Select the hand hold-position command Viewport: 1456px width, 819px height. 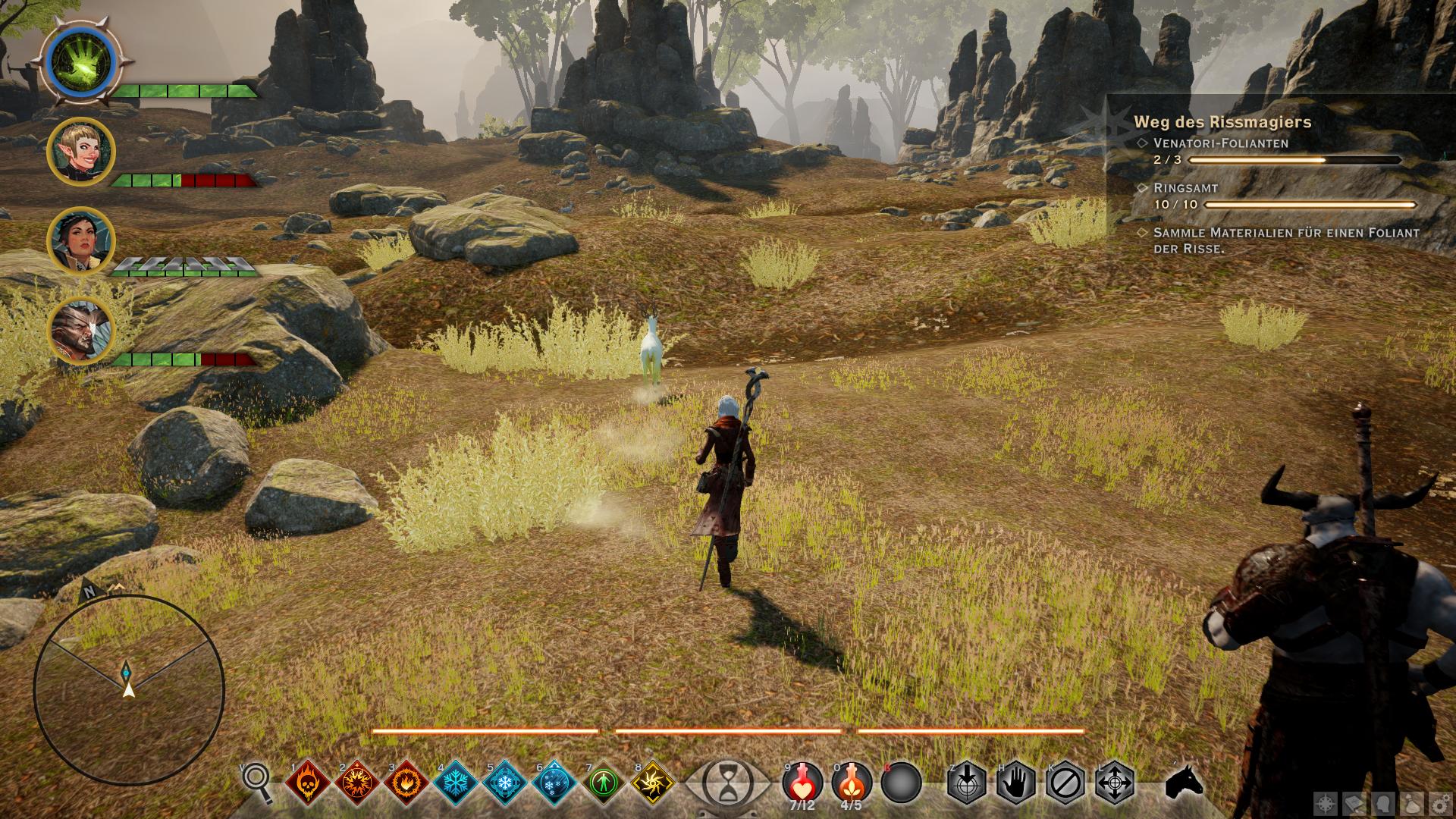1016,781
